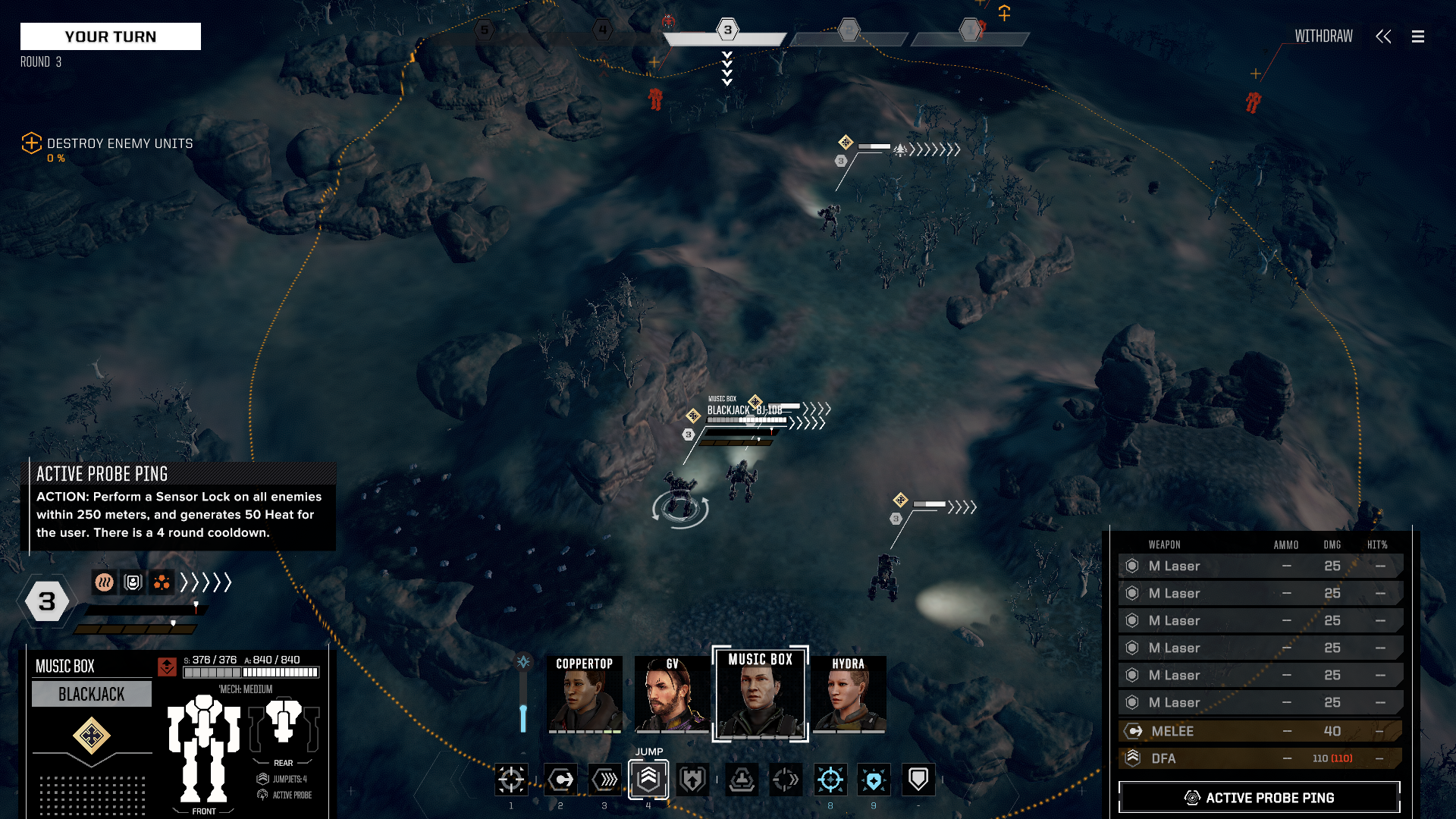The width and height of the screenshot is (1456, 819).
Task: Click the double-chevron collapse arrows beside Withdraw
Action: 1383,36
